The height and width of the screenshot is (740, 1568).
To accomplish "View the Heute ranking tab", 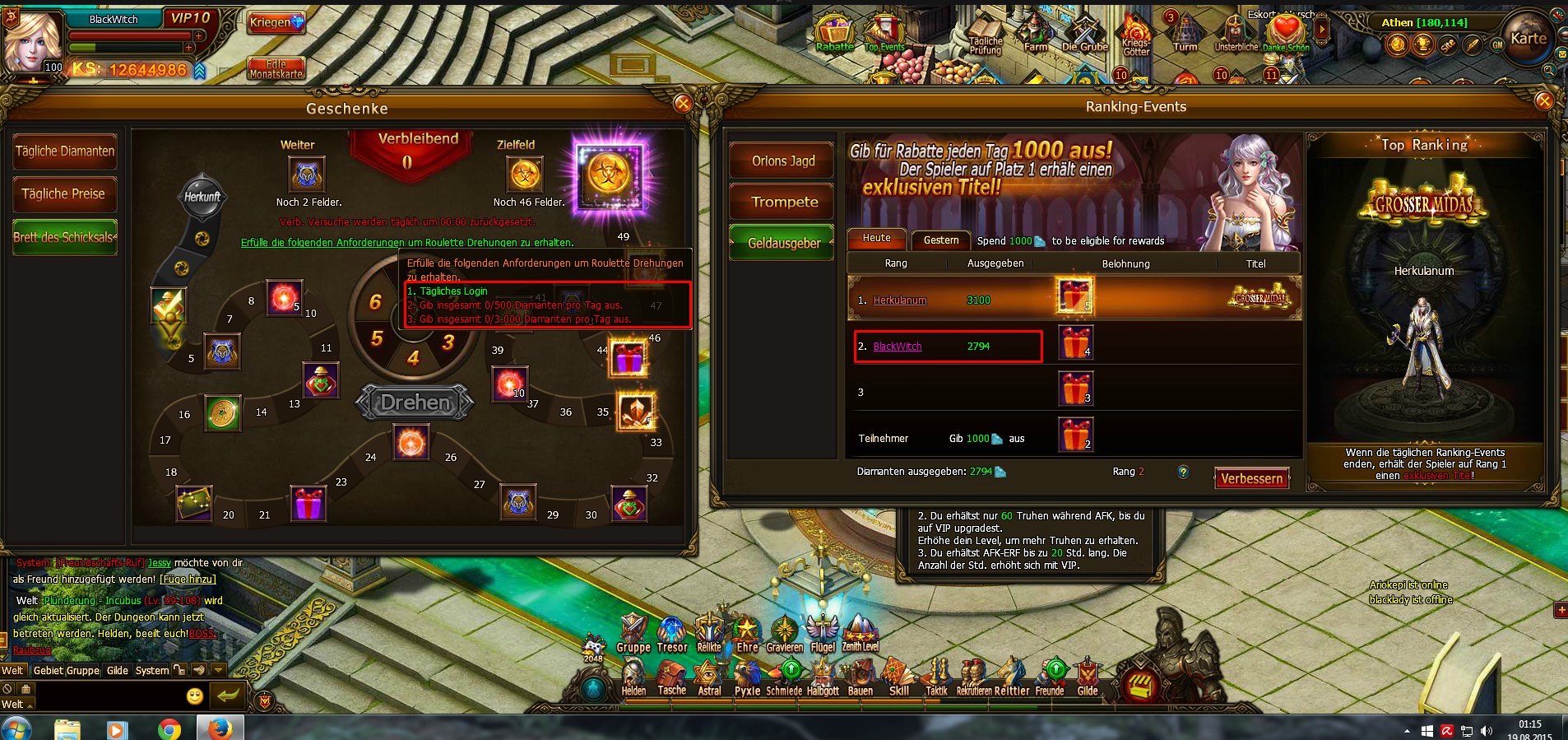I will point(876,239).
